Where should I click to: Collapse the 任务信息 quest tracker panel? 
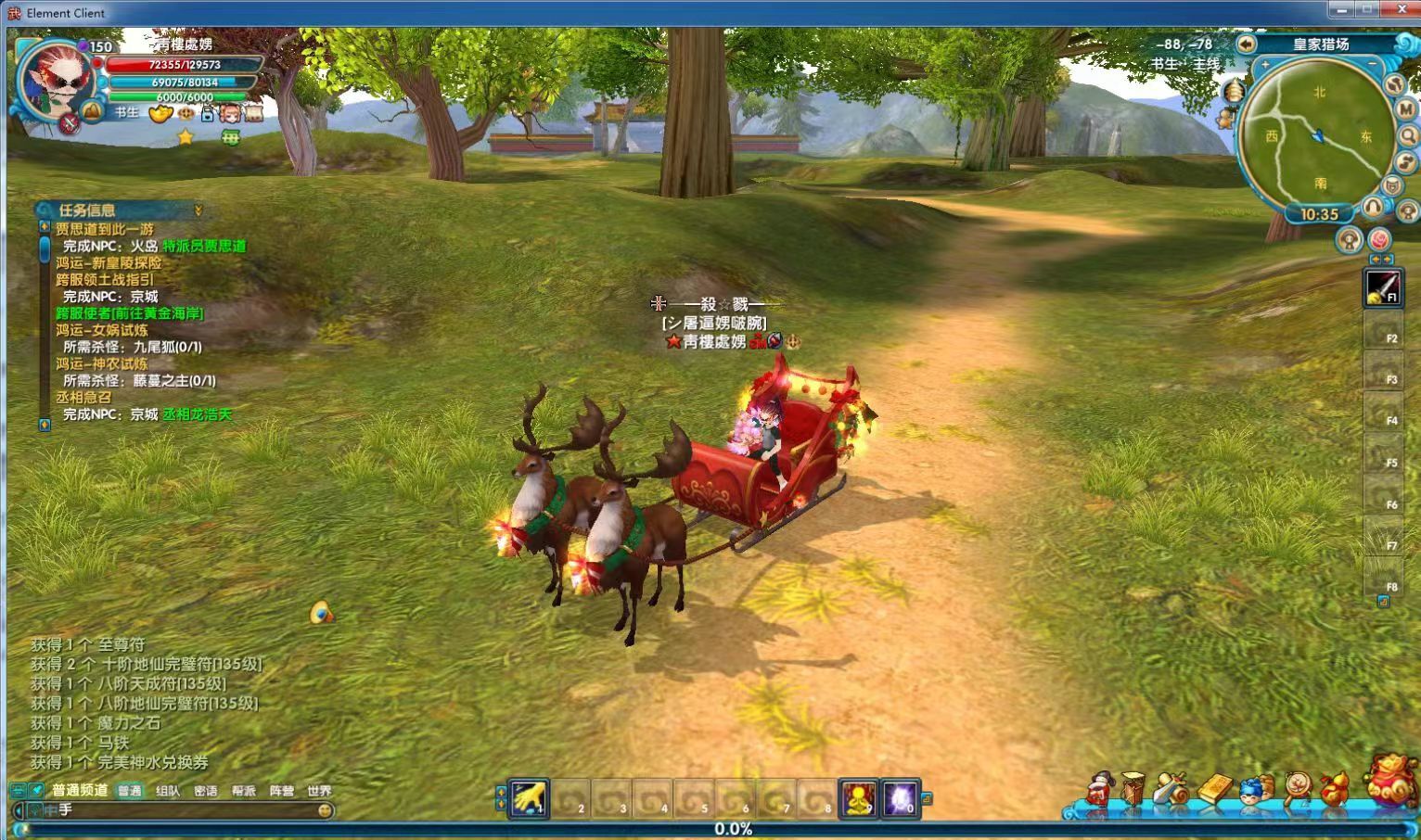click(x=198, y=210)
